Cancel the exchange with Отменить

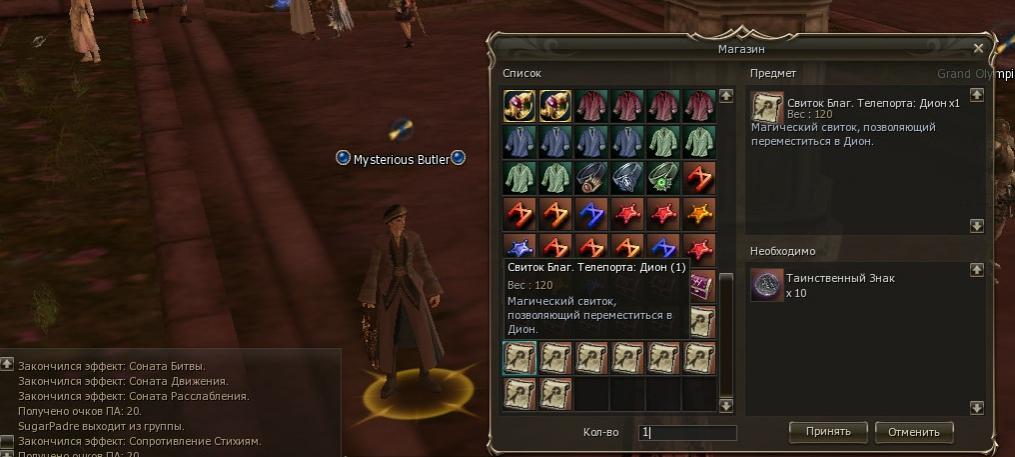point(914,432)
